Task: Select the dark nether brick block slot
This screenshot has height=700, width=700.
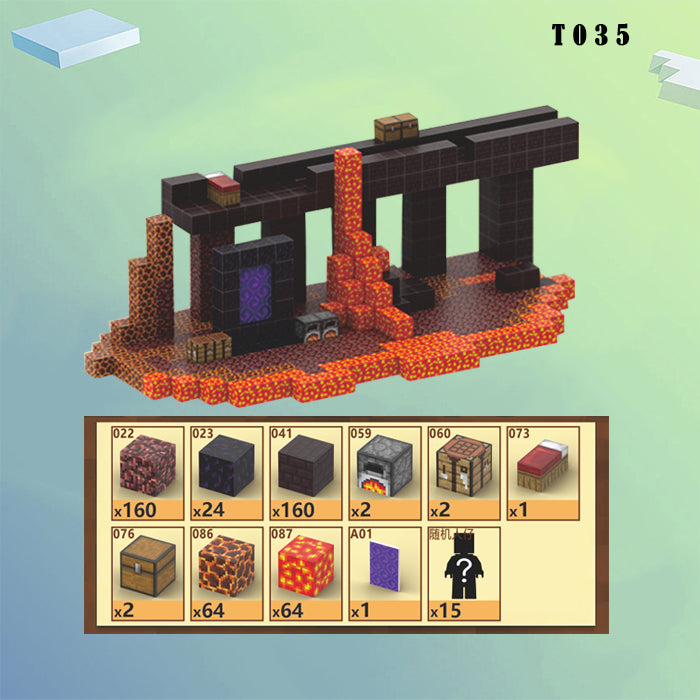Action: pyautogui.click(x=304, y=473)
